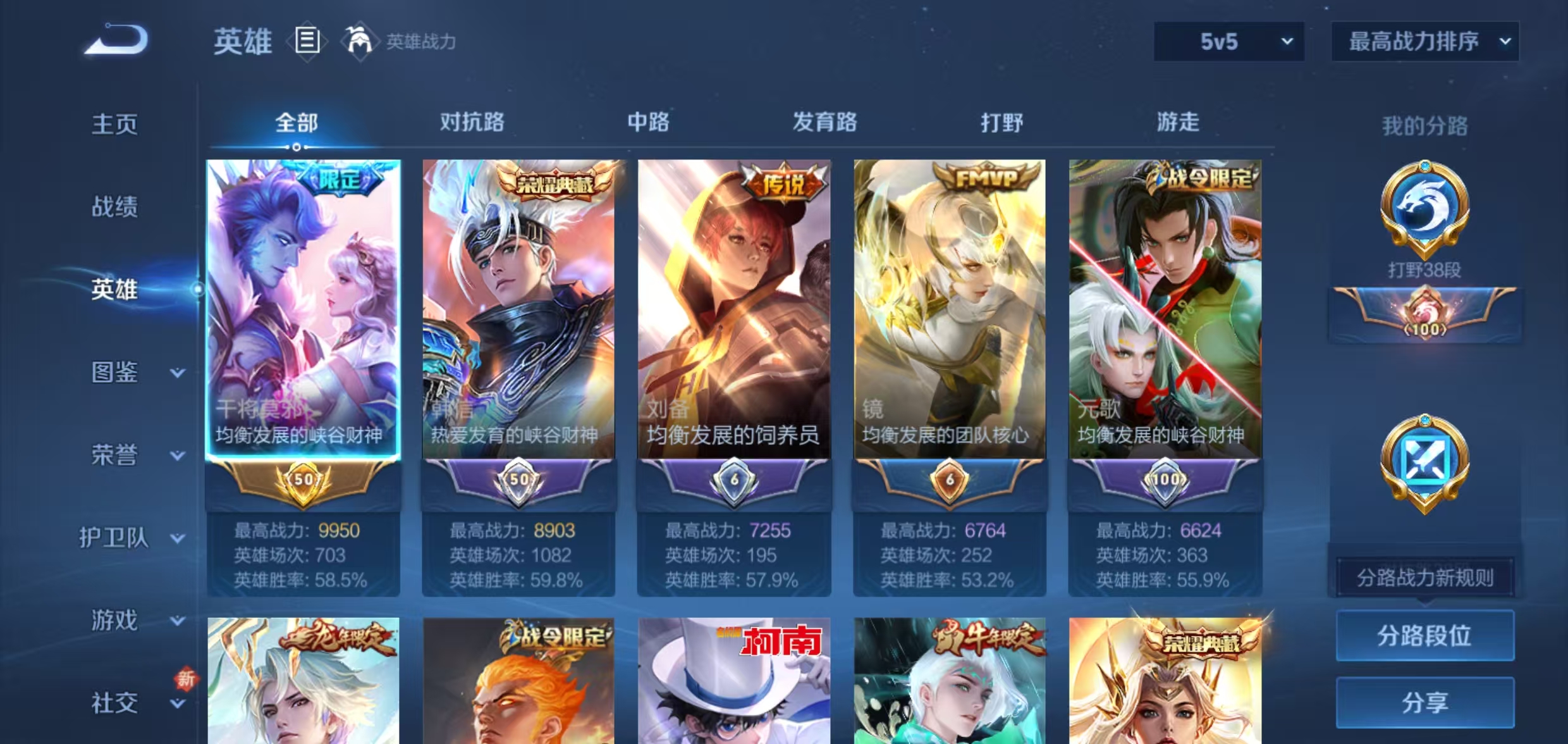Viewport: 1568px width, 744px height.
Task: Expand the 图鉴 sidebar section
Action: click(x=126, y=373)
